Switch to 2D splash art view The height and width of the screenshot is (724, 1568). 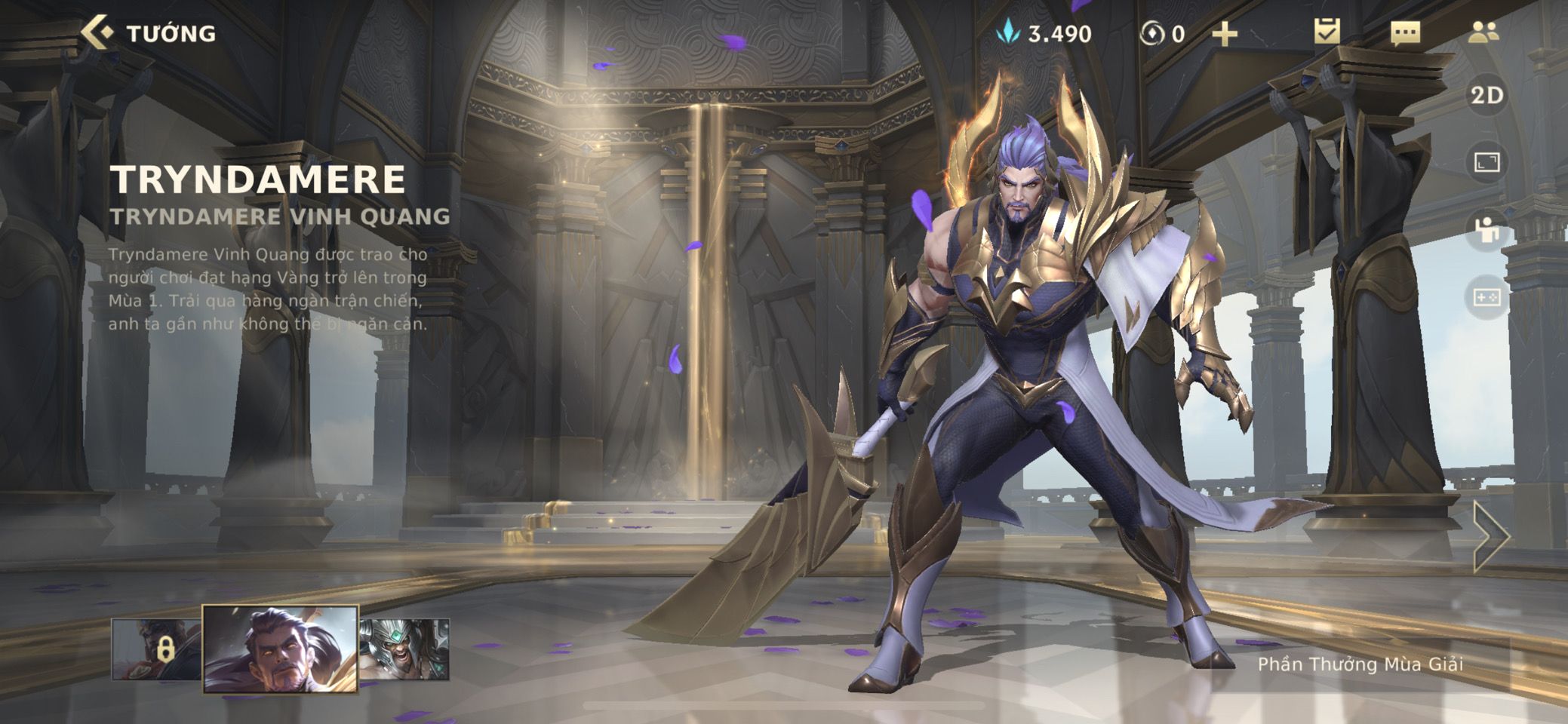1487,96
